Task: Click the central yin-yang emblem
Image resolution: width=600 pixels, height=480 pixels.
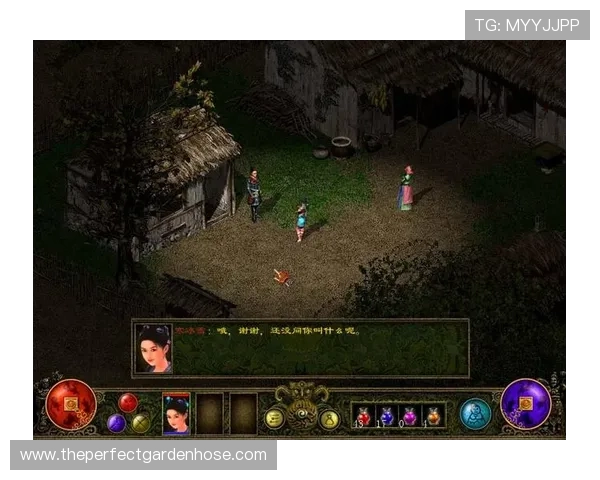Action: tap(301, 410)
